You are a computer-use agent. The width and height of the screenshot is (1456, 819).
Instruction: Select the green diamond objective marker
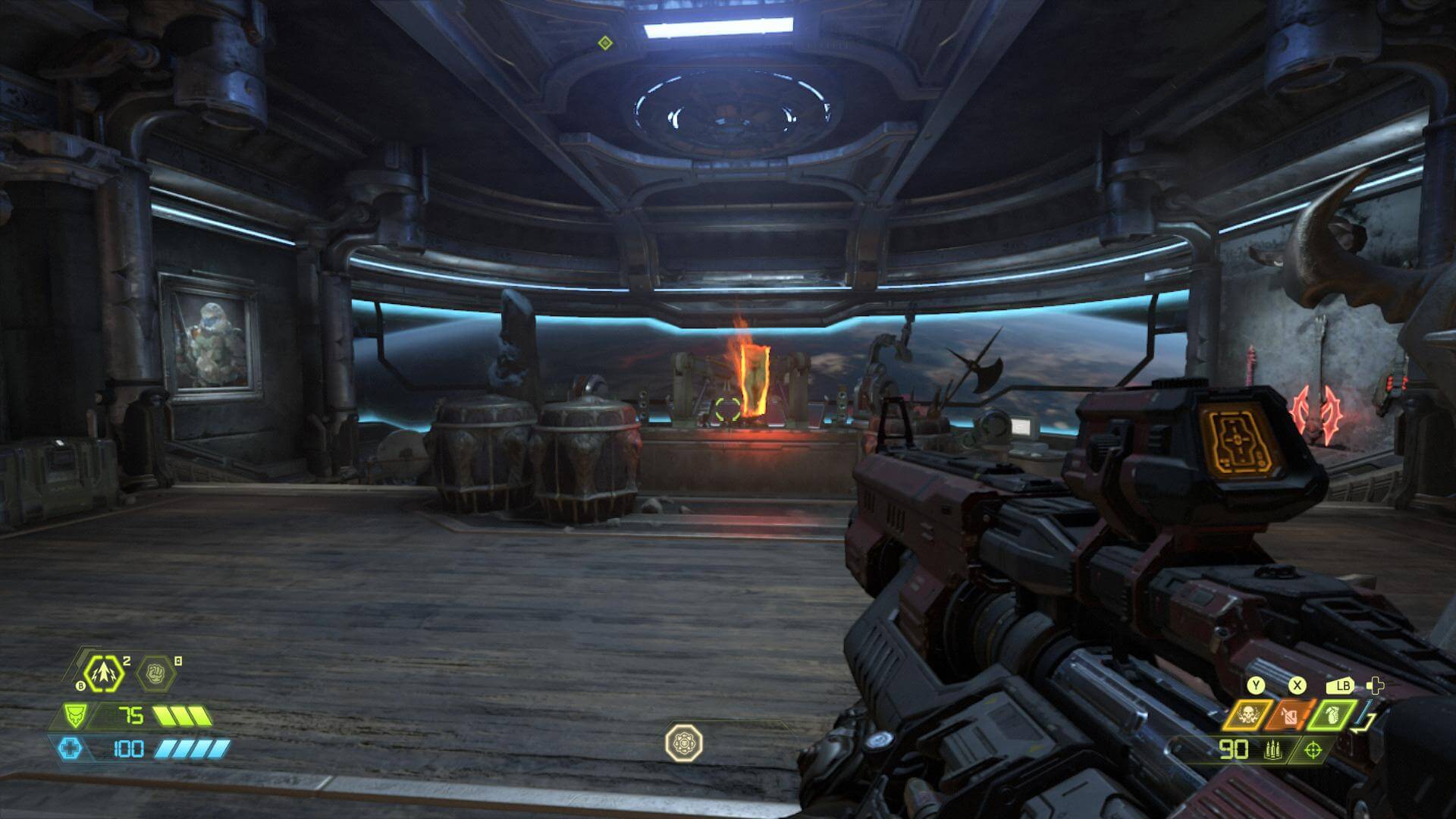604,42
